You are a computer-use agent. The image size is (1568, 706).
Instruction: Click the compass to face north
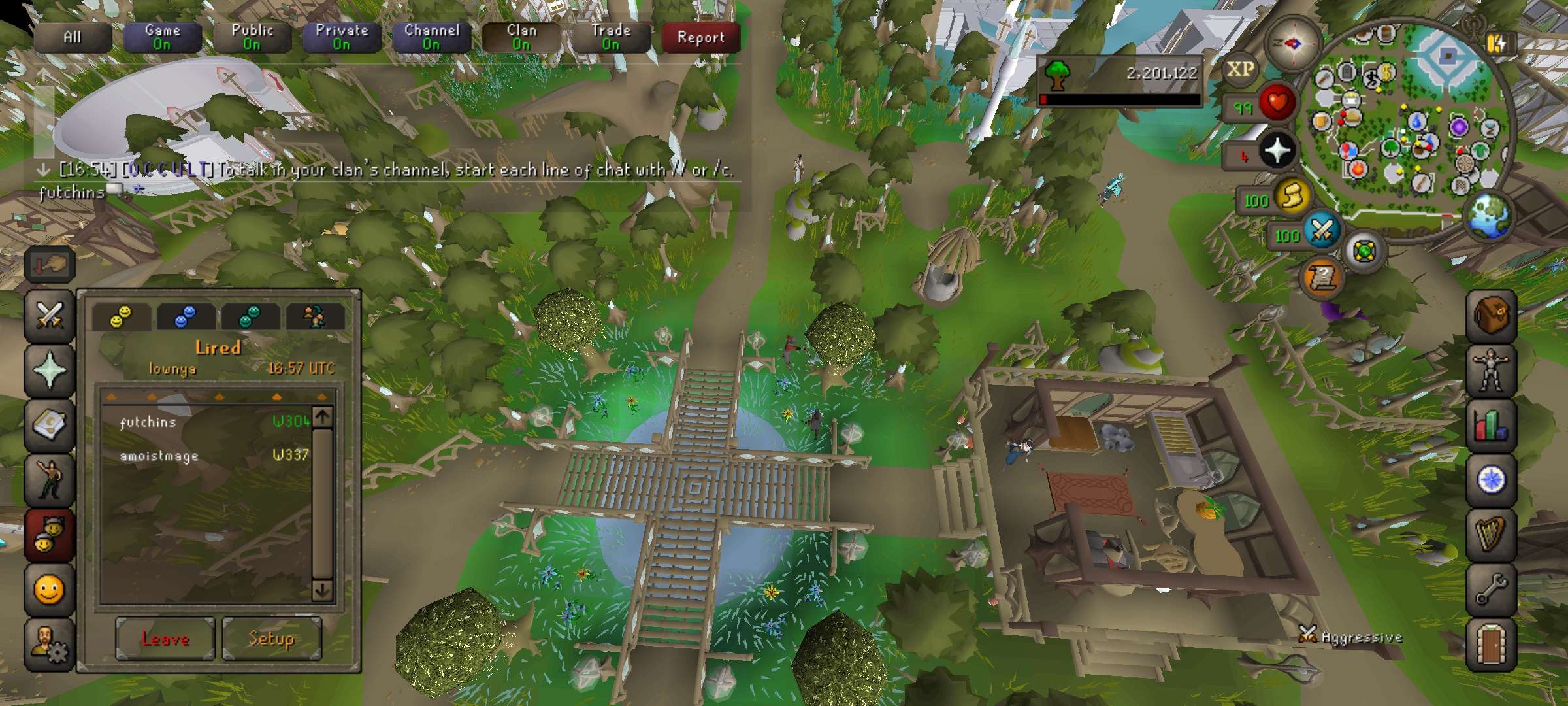[1292, 44]
